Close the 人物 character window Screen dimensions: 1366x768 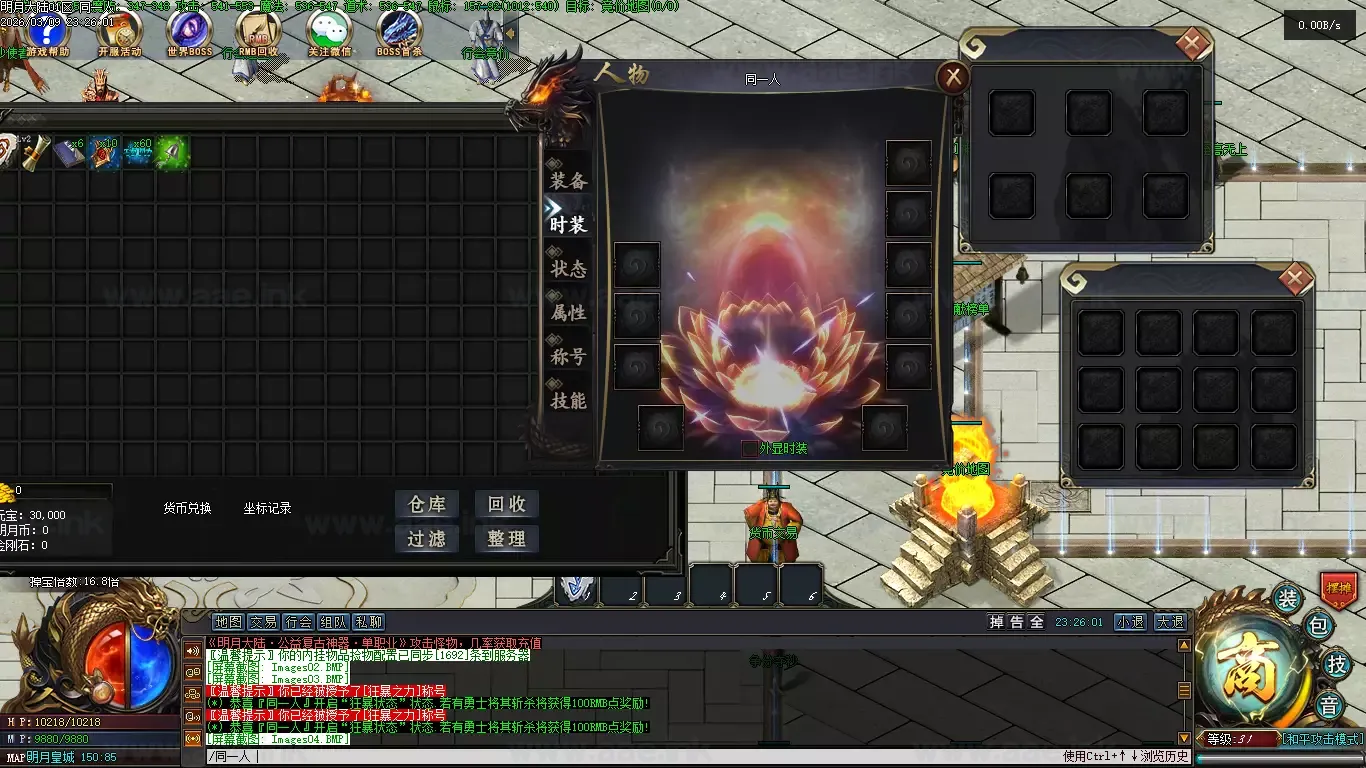954,77
